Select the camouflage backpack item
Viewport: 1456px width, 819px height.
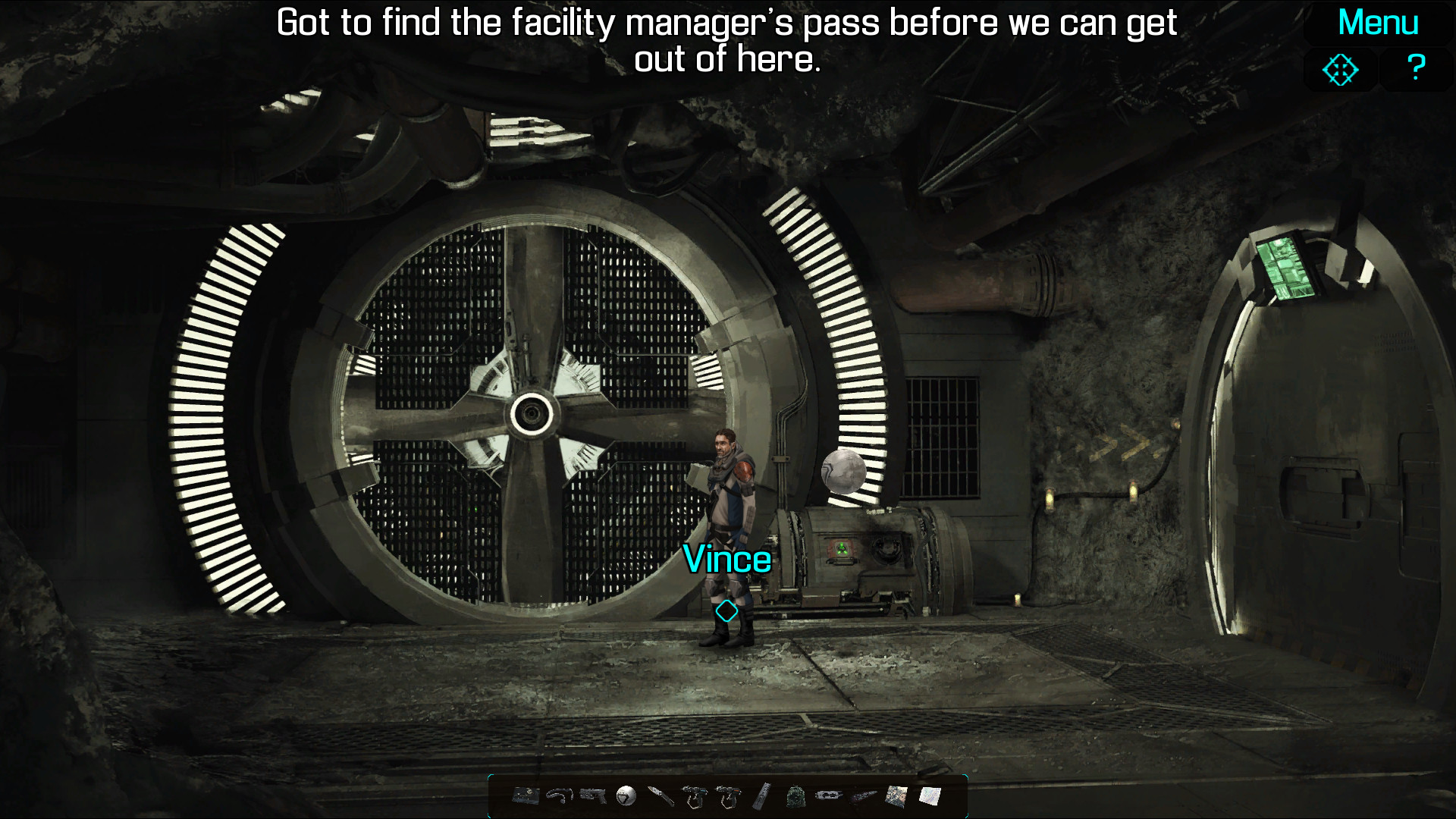pyautogui.click(x=795, y=796)
